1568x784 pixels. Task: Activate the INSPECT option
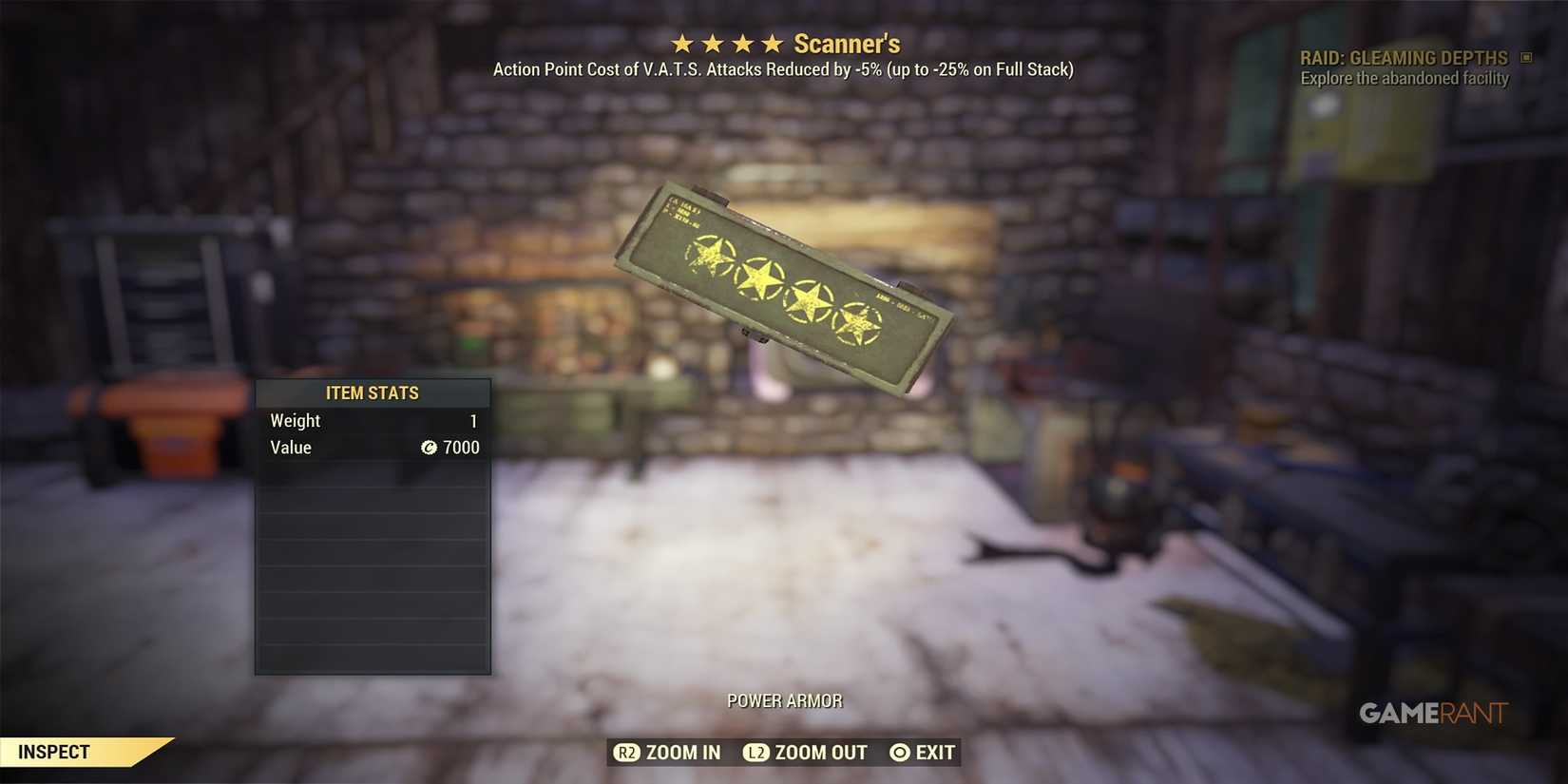54,751
